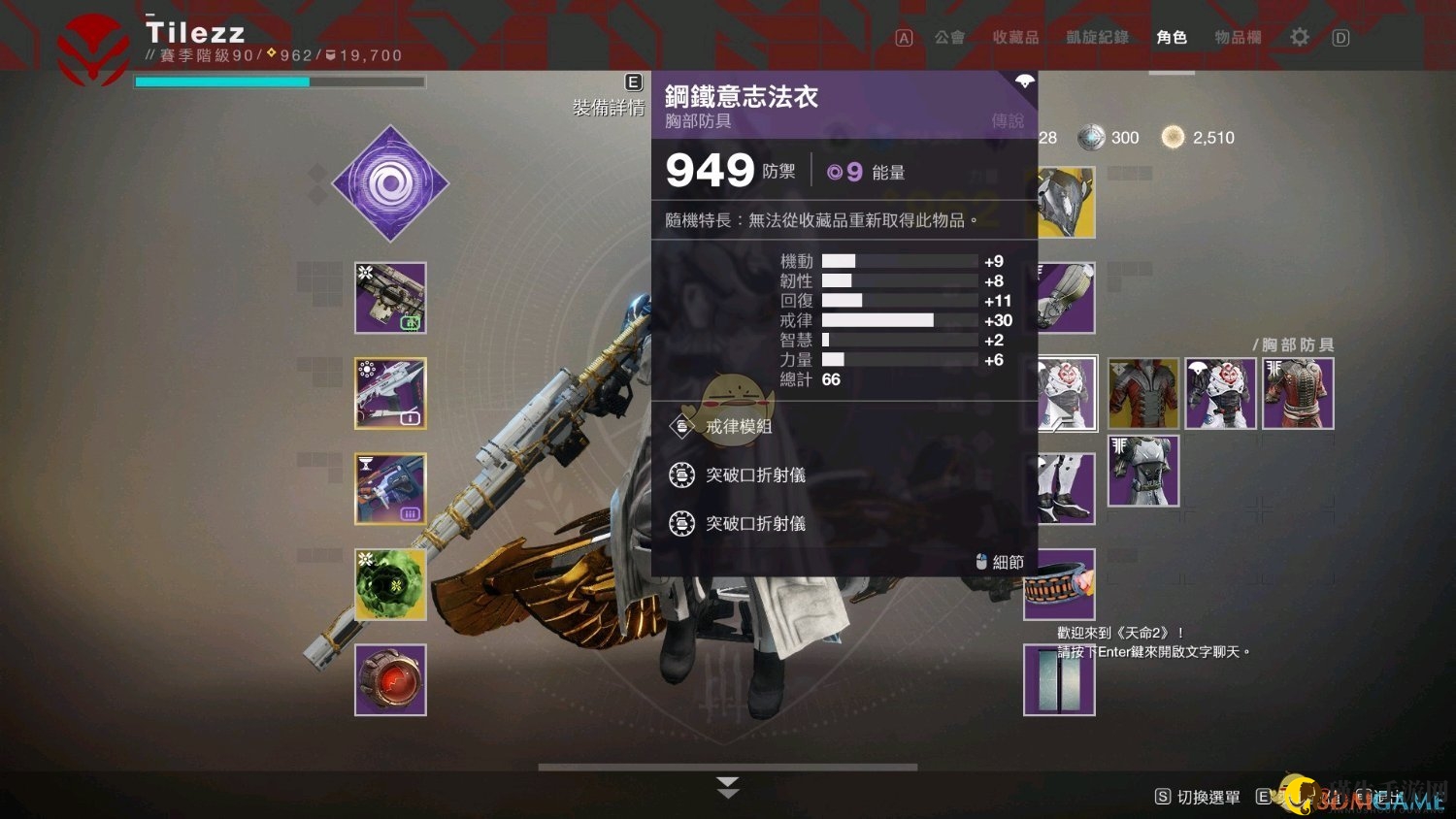Pick the white robe in lower chest row
1456x819 pixels.
tap(1143, 471)
